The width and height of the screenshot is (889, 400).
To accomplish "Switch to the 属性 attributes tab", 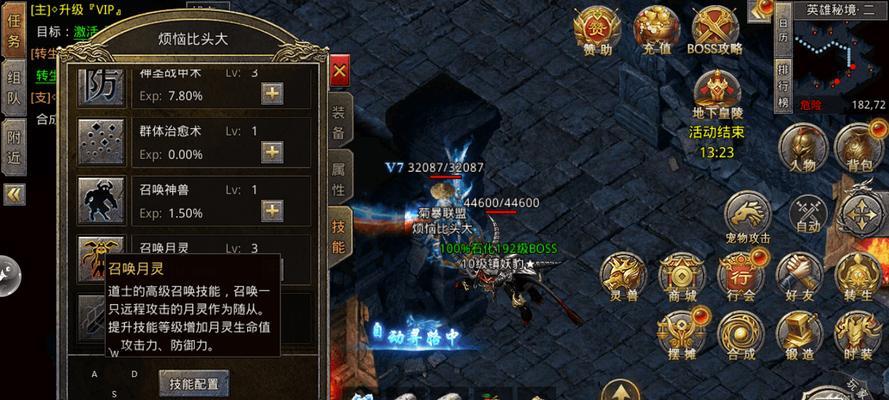I will [339, 178].
